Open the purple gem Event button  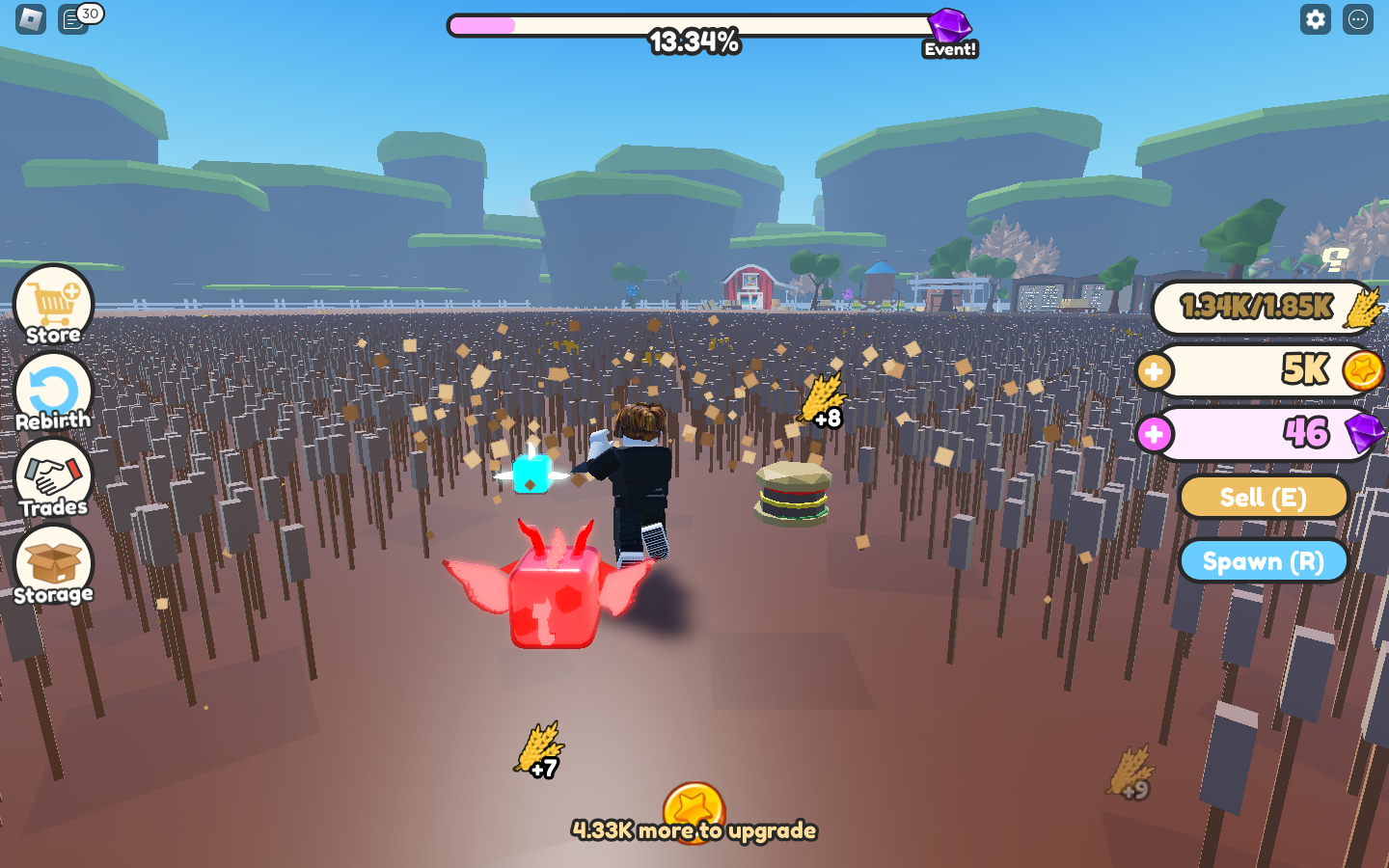point(950,32)
